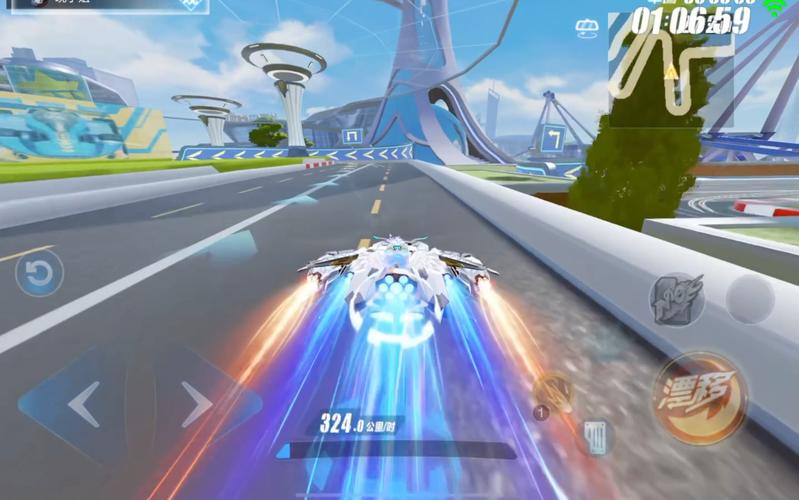
Task: Tap the circular reset car button
Action: click(40, 273)
